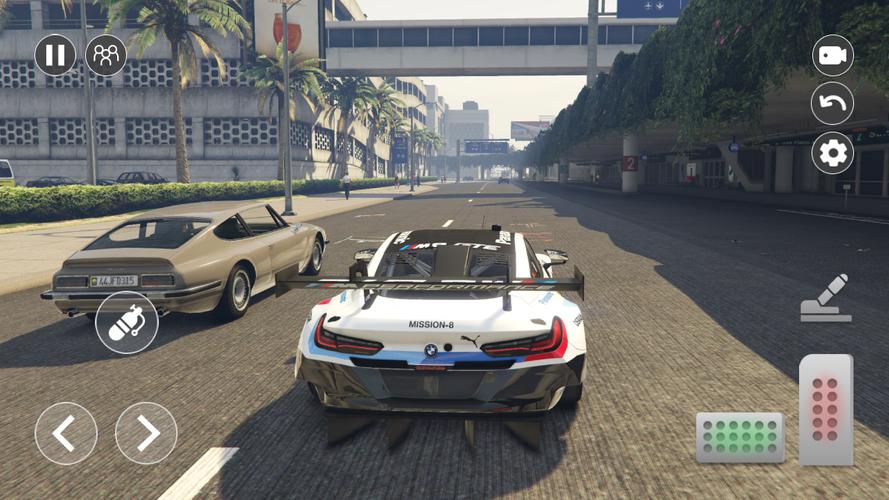Step on the red gas pedal
The height and width of the screenshot is (500, 889).
tap(826, 409)
